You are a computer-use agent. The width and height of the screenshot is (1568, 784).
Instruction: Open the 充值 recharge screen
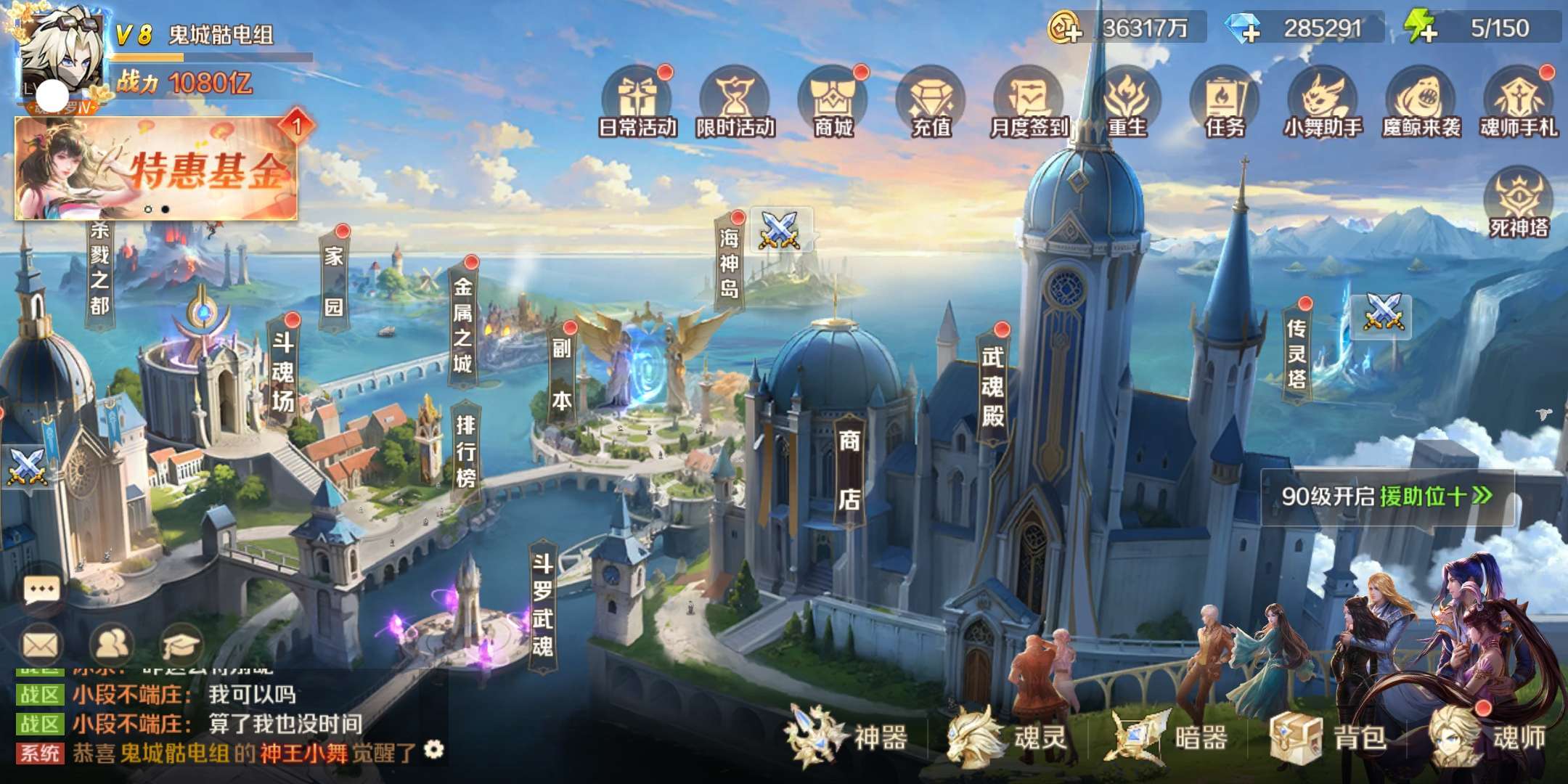[x=931, y=103]
